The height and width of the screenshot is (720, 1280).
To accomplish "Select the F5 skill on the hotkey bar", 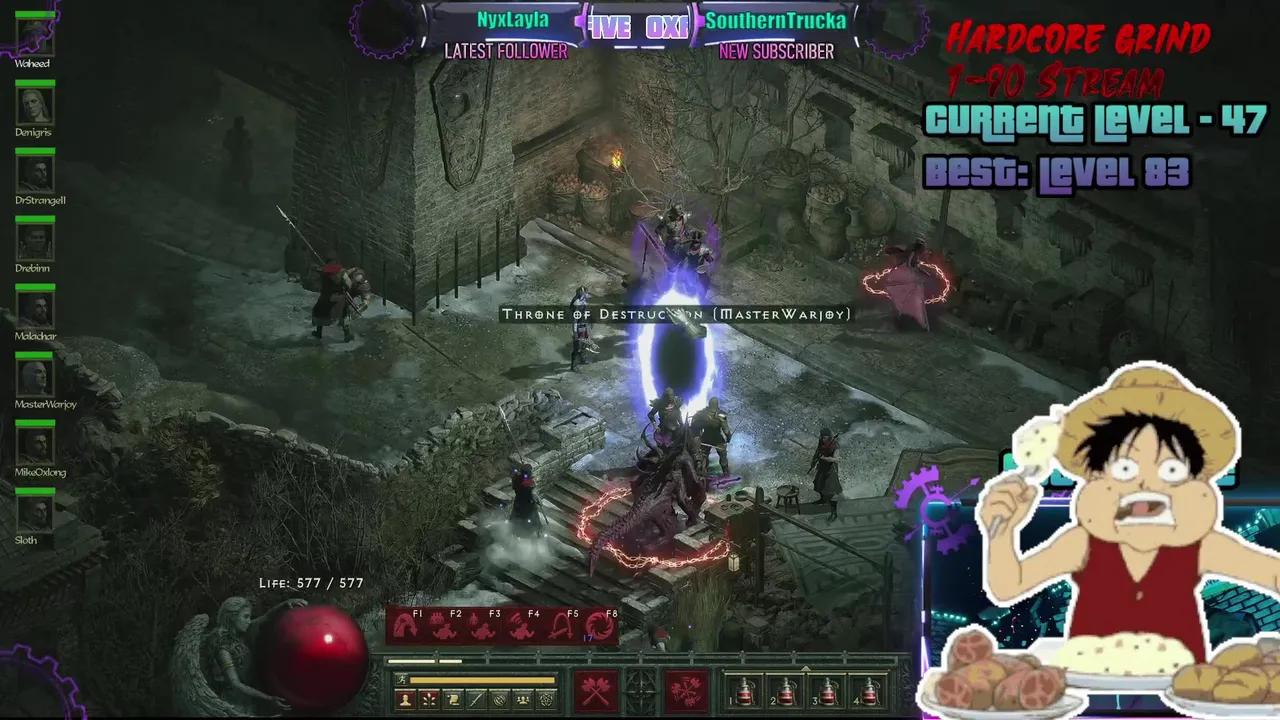I will 560,626.
